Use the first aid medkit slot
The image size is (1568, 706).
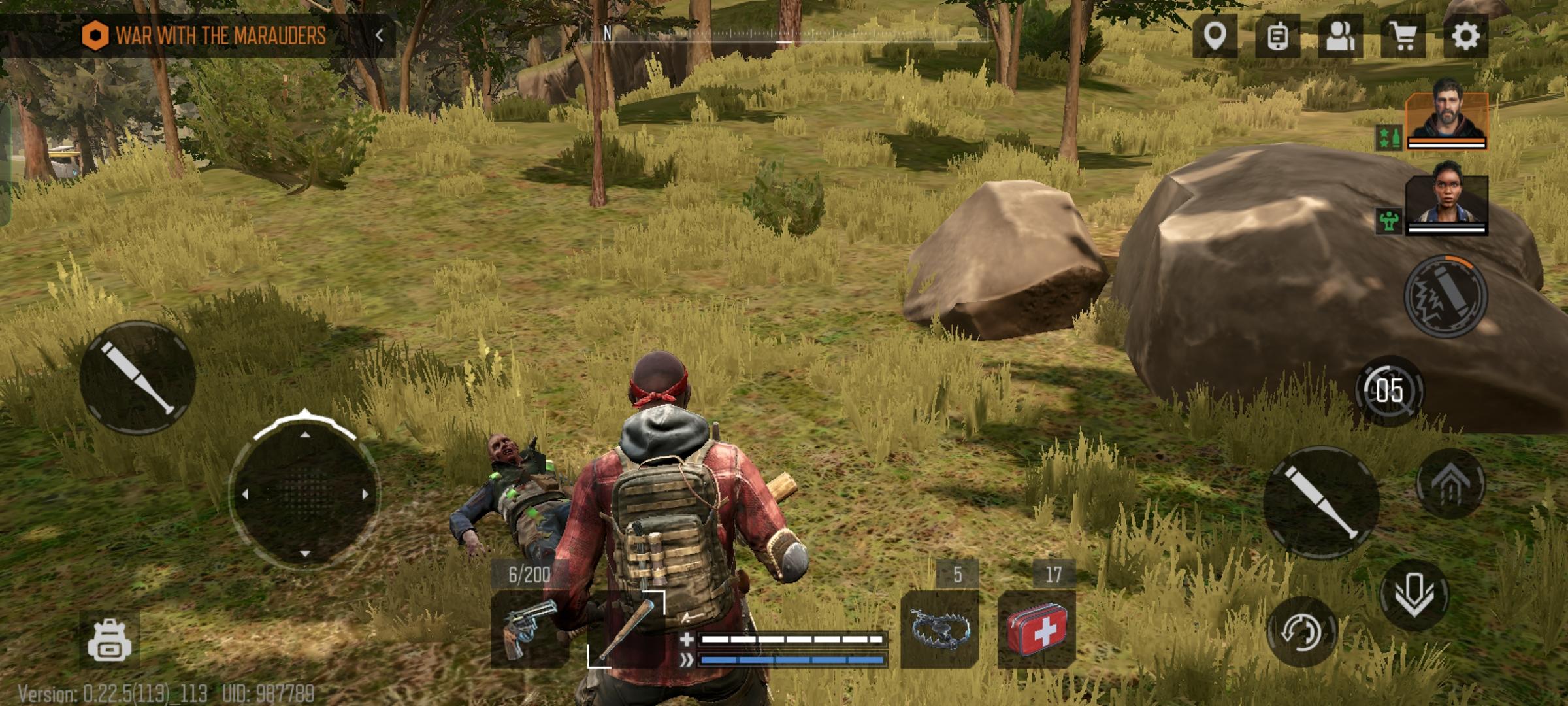[x=1037, y=629]
